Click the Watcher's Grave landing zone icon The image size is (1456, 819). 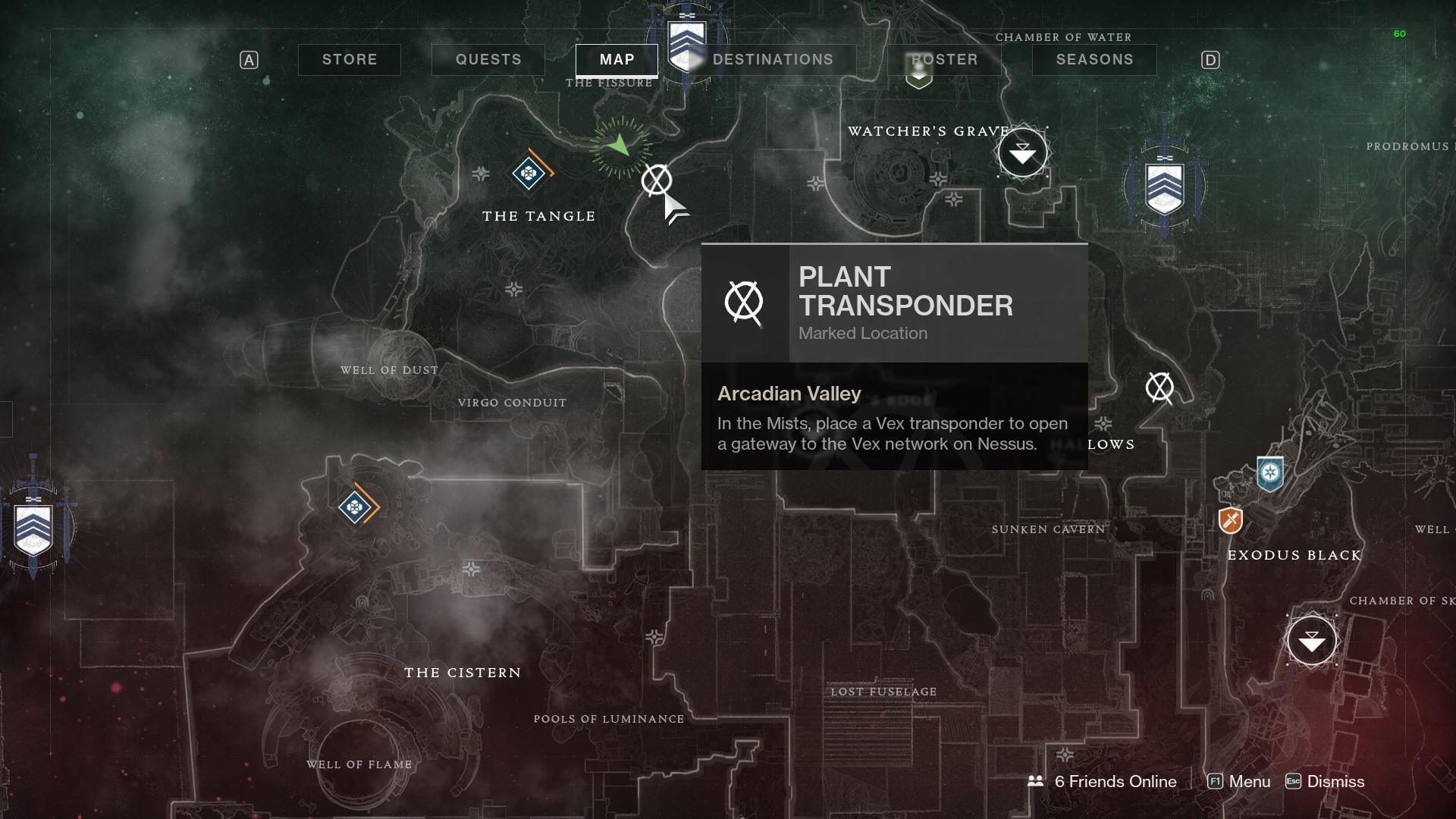pyautogui.click(x=1022, y=152)
